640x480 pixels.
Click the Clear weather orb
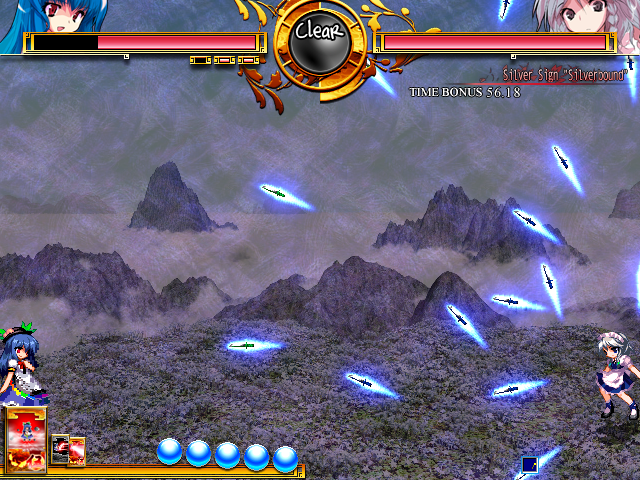pyautogui.click(x=319, y=34)
